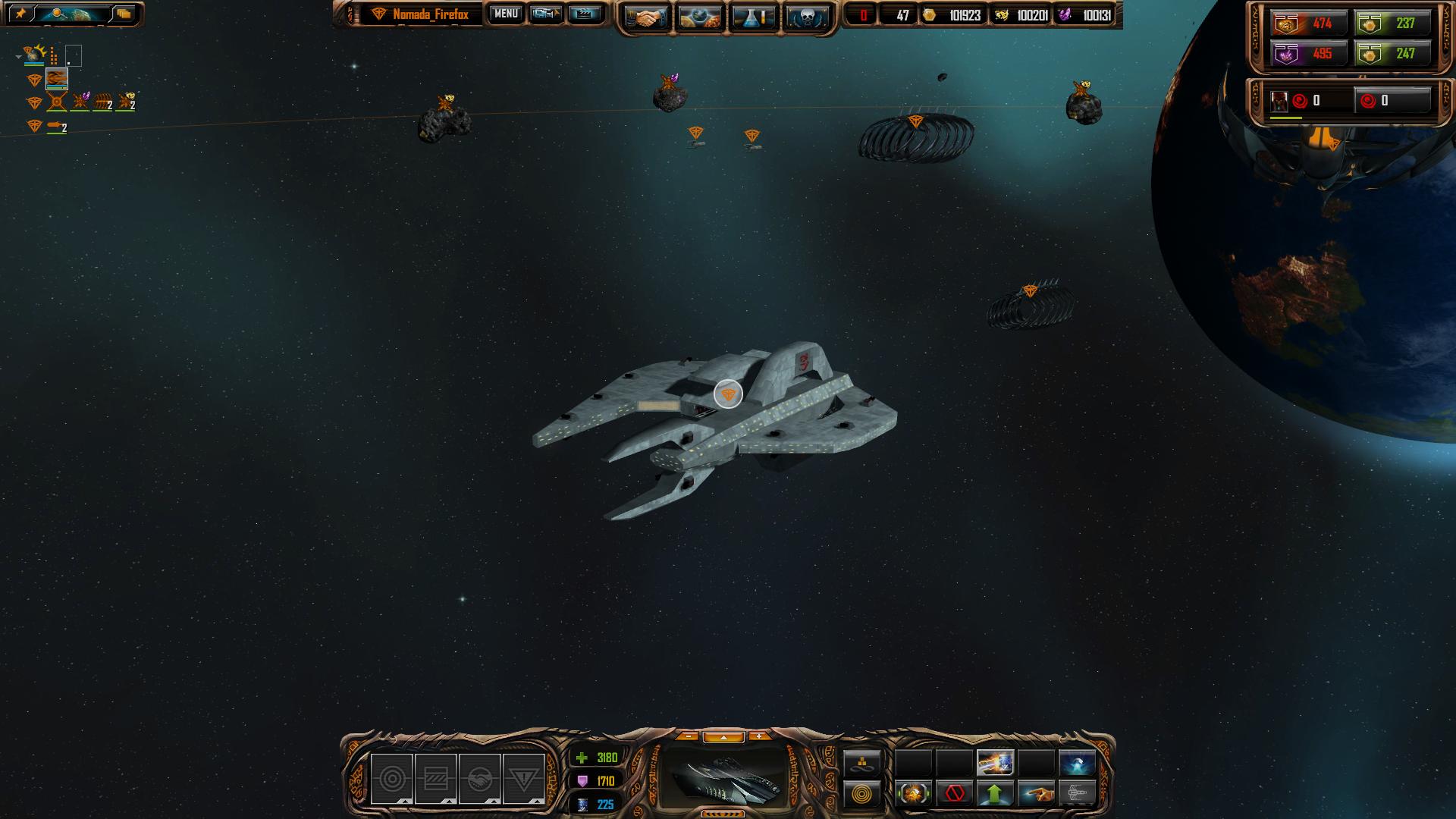Open the planets empire overview button
1456x819 pixels.
tap(699, 17)
